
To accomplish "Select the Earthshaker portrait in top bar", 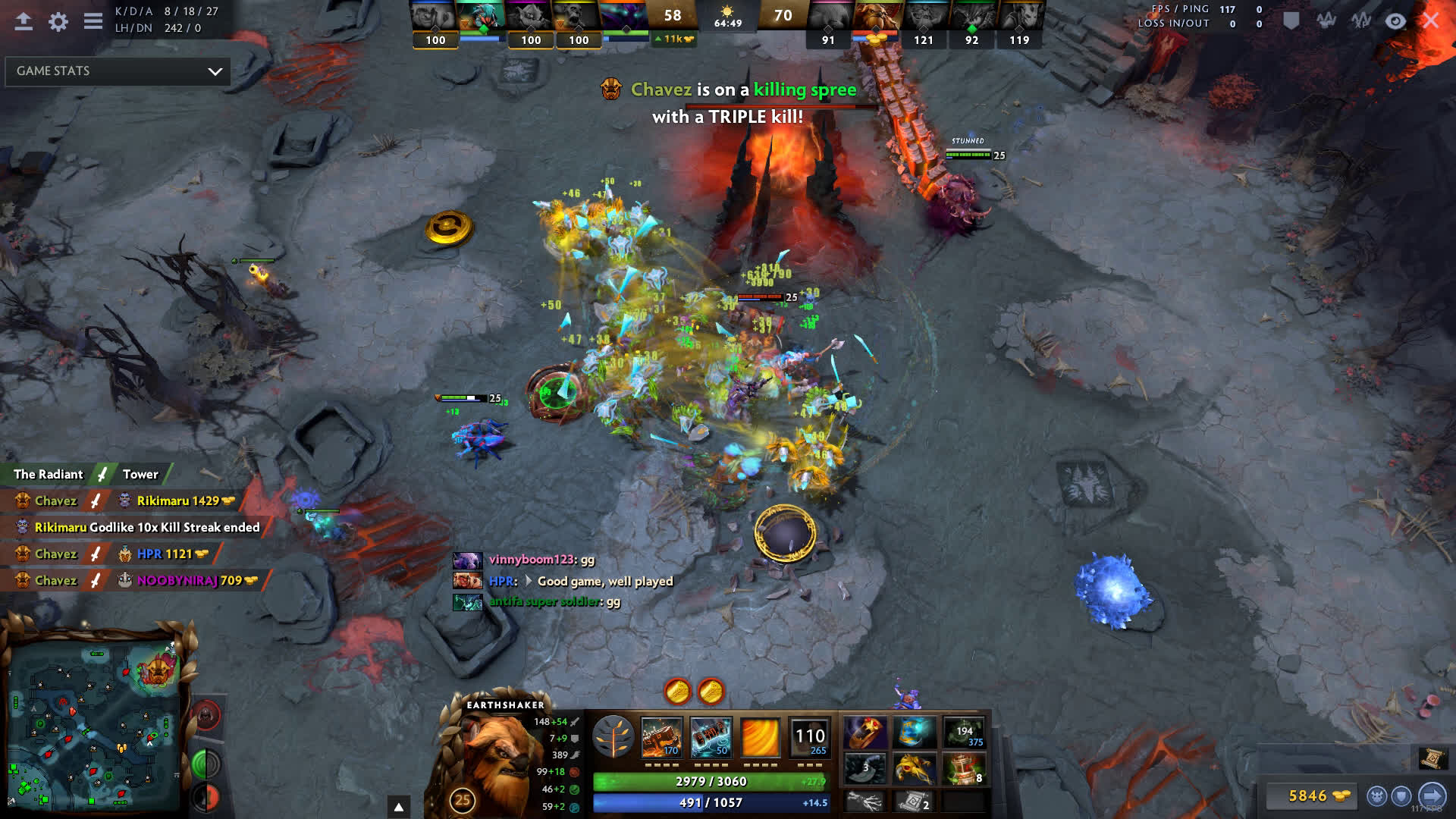I will (876, 17).
